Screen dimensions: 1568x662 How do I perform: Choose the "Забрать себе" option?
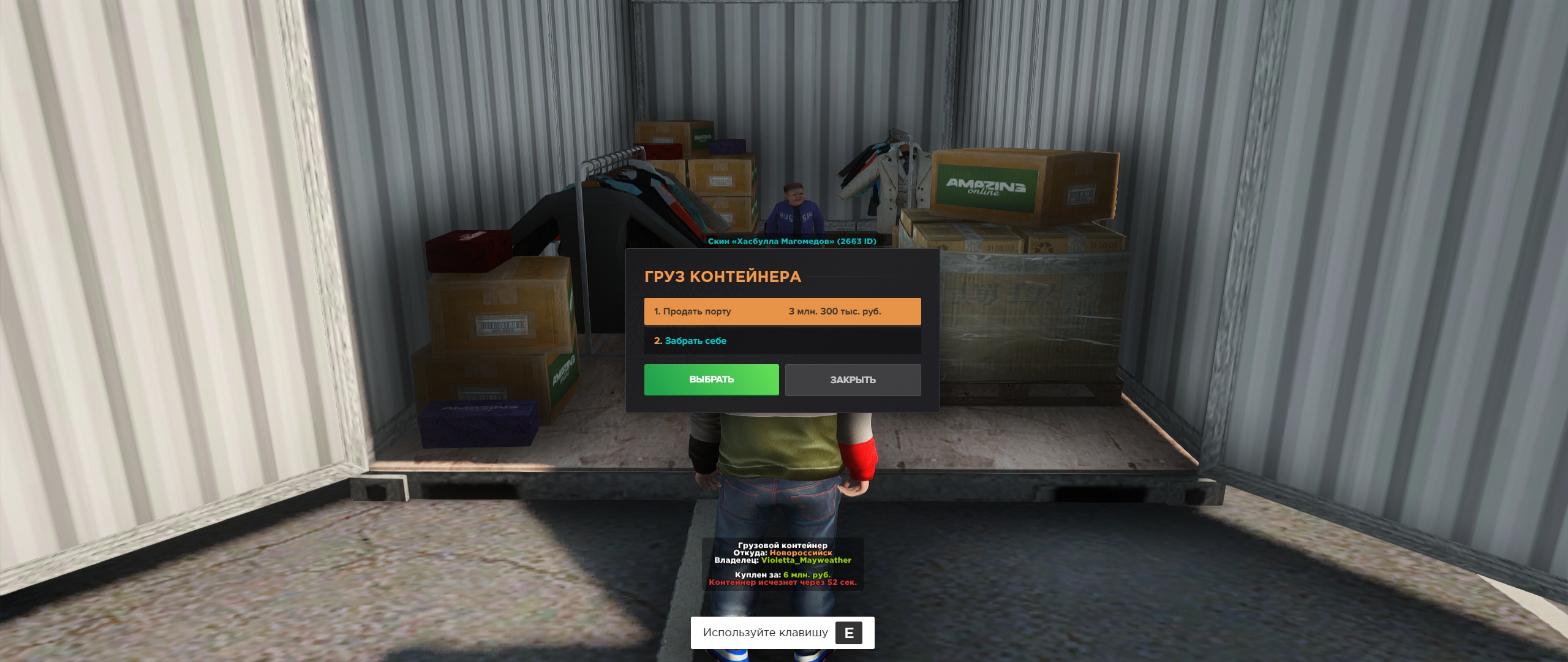pos(782,341)
